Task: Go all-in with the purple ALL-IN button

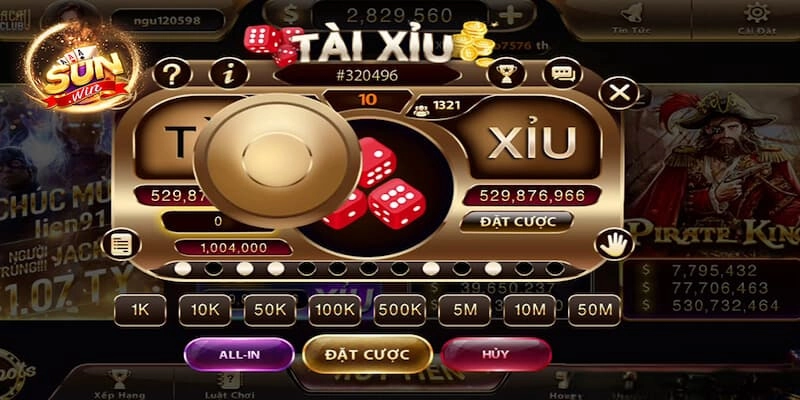Action: [x=239, y=353]
